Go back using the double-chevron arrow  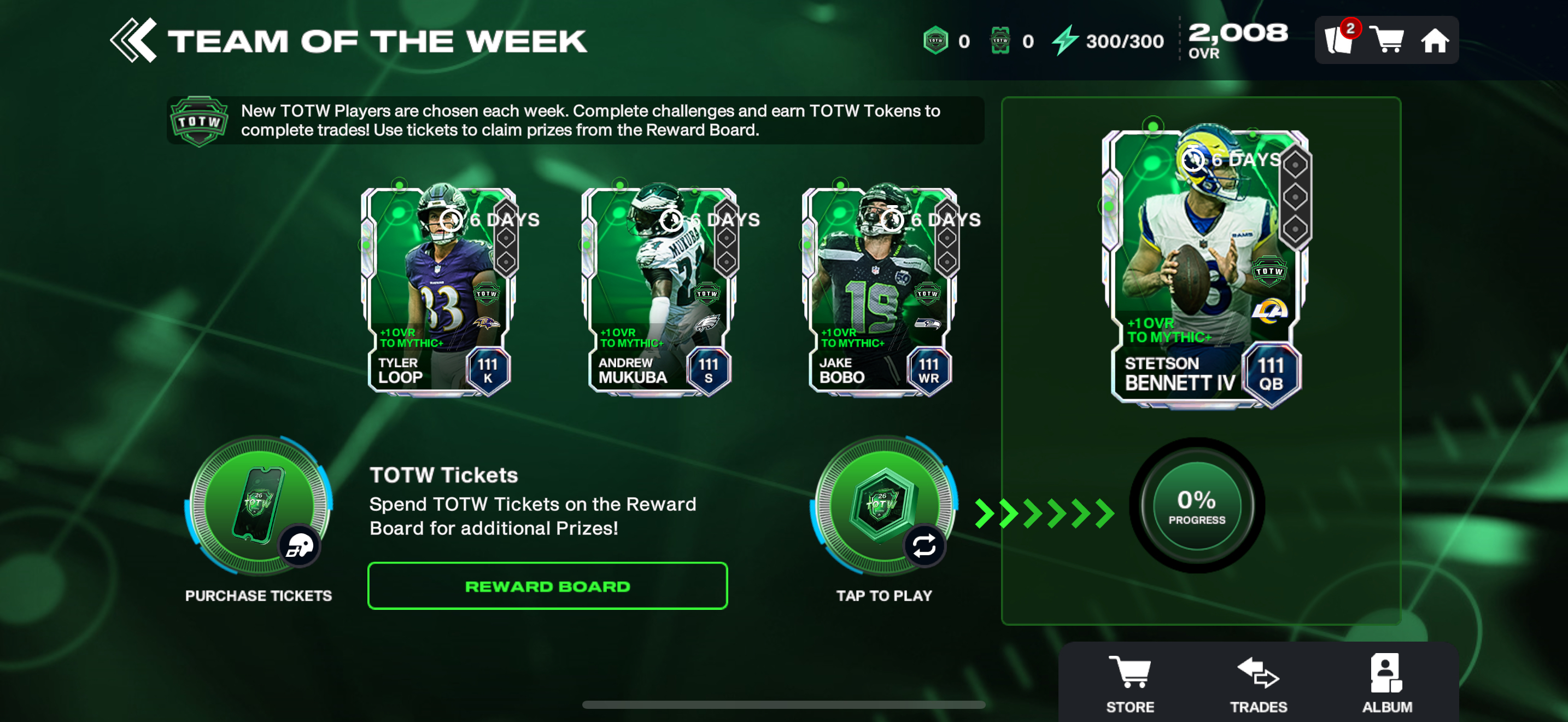(x=133, y=41)
